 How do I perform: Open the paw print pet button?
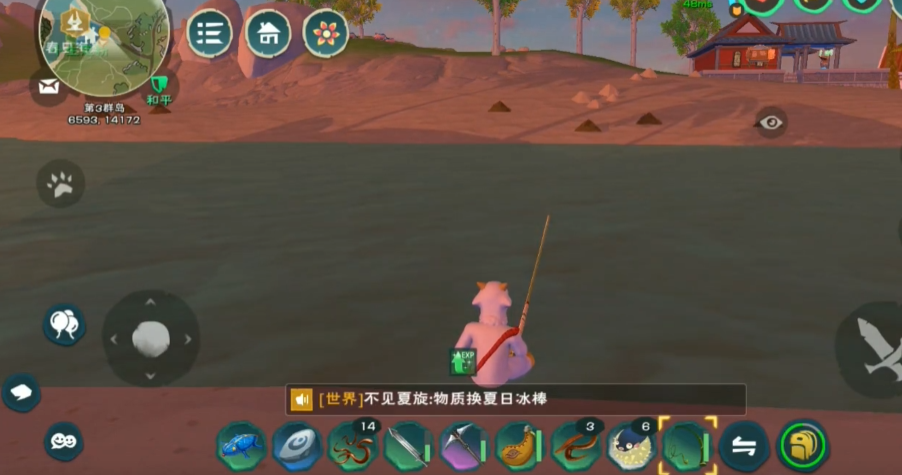[60, 183]
